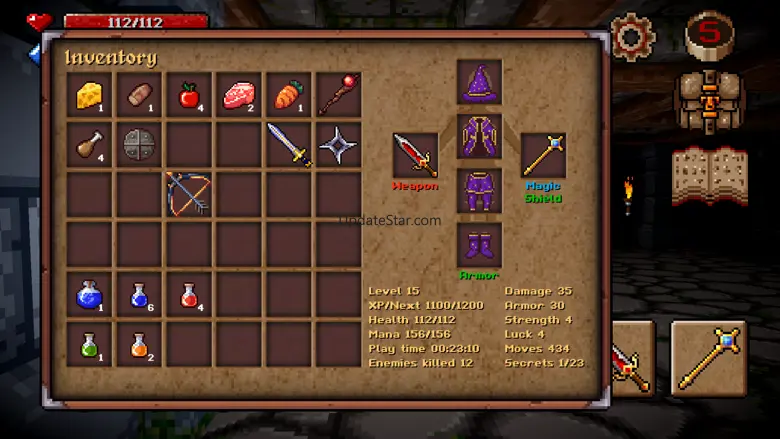Click the equipped Magic staff slot
This screenshot has width=780, height=439.
pos(543,156)
